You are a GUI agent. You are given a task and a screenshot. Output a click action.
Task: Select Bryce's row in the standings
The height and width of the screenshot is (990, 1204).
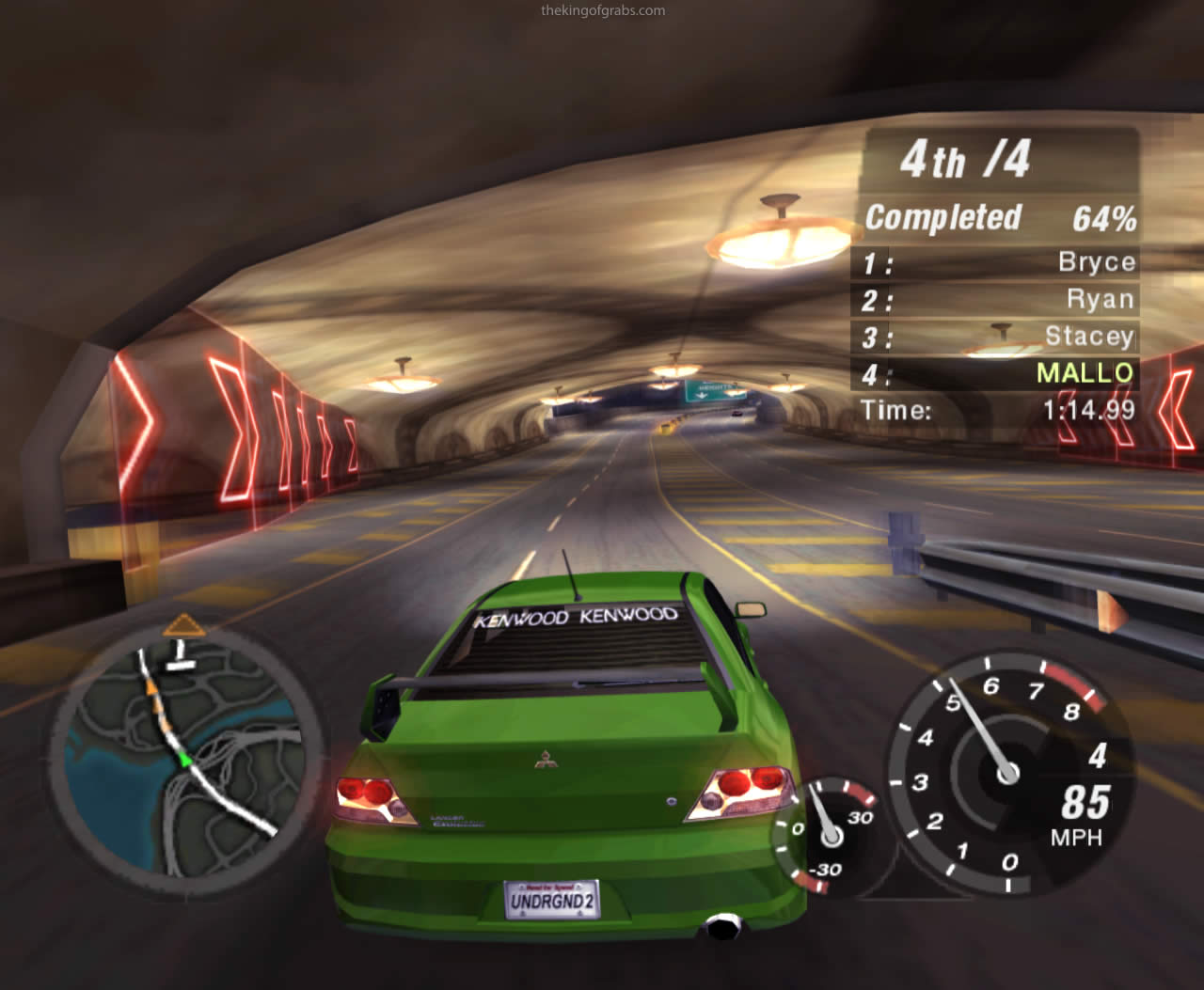pyautogui.click(x=995, y=261)
